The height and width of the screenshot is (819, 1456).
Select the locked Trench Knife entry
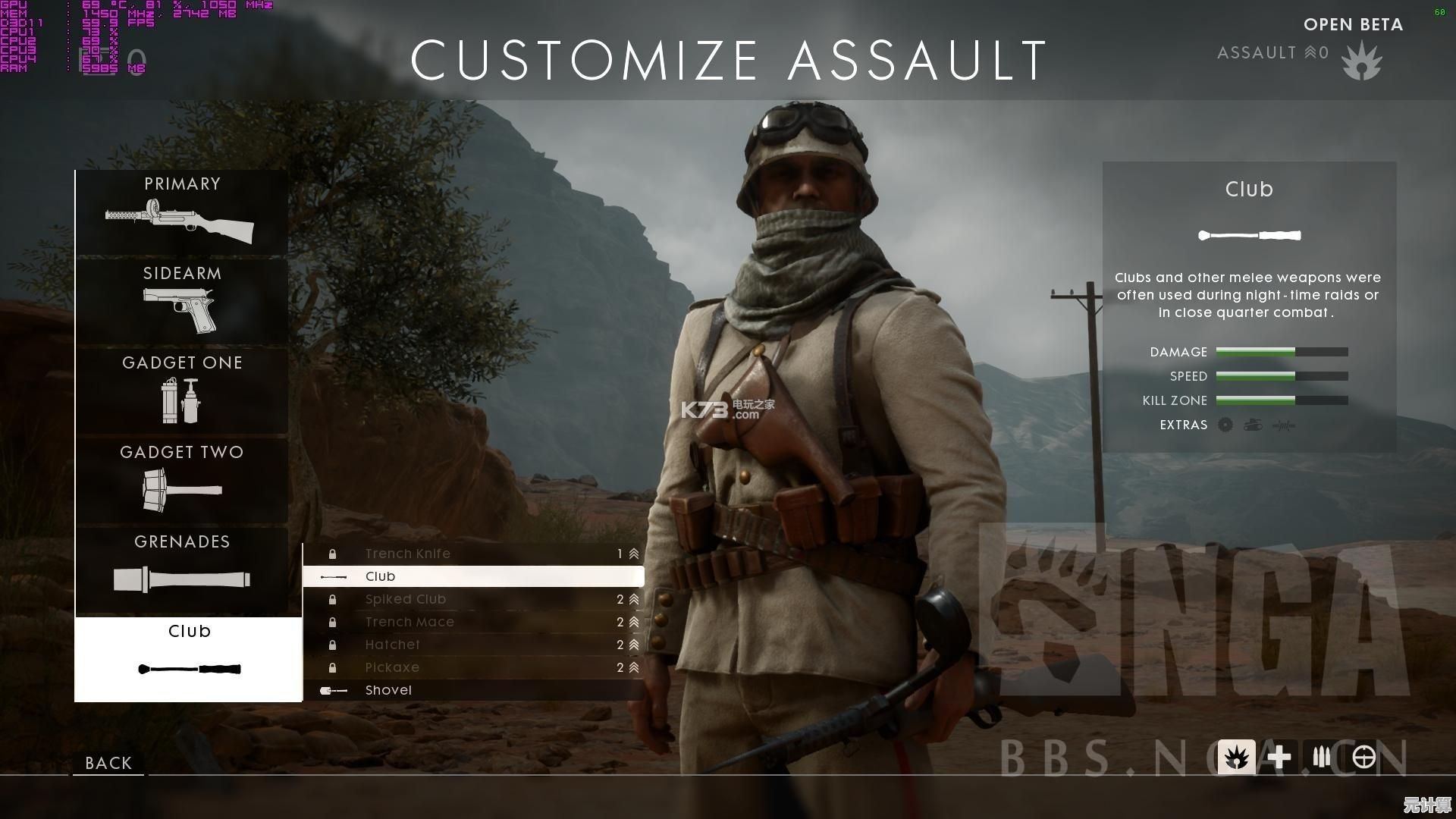coord(473,554)
